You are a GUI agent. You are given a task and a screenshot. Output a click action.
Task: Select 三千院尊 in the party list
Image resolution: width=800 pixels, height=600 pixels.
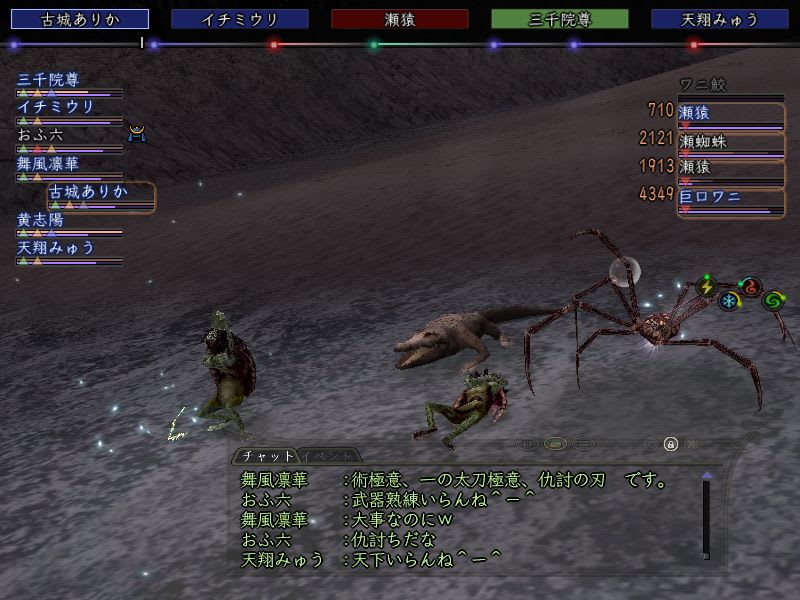click(x=48, y=81)
